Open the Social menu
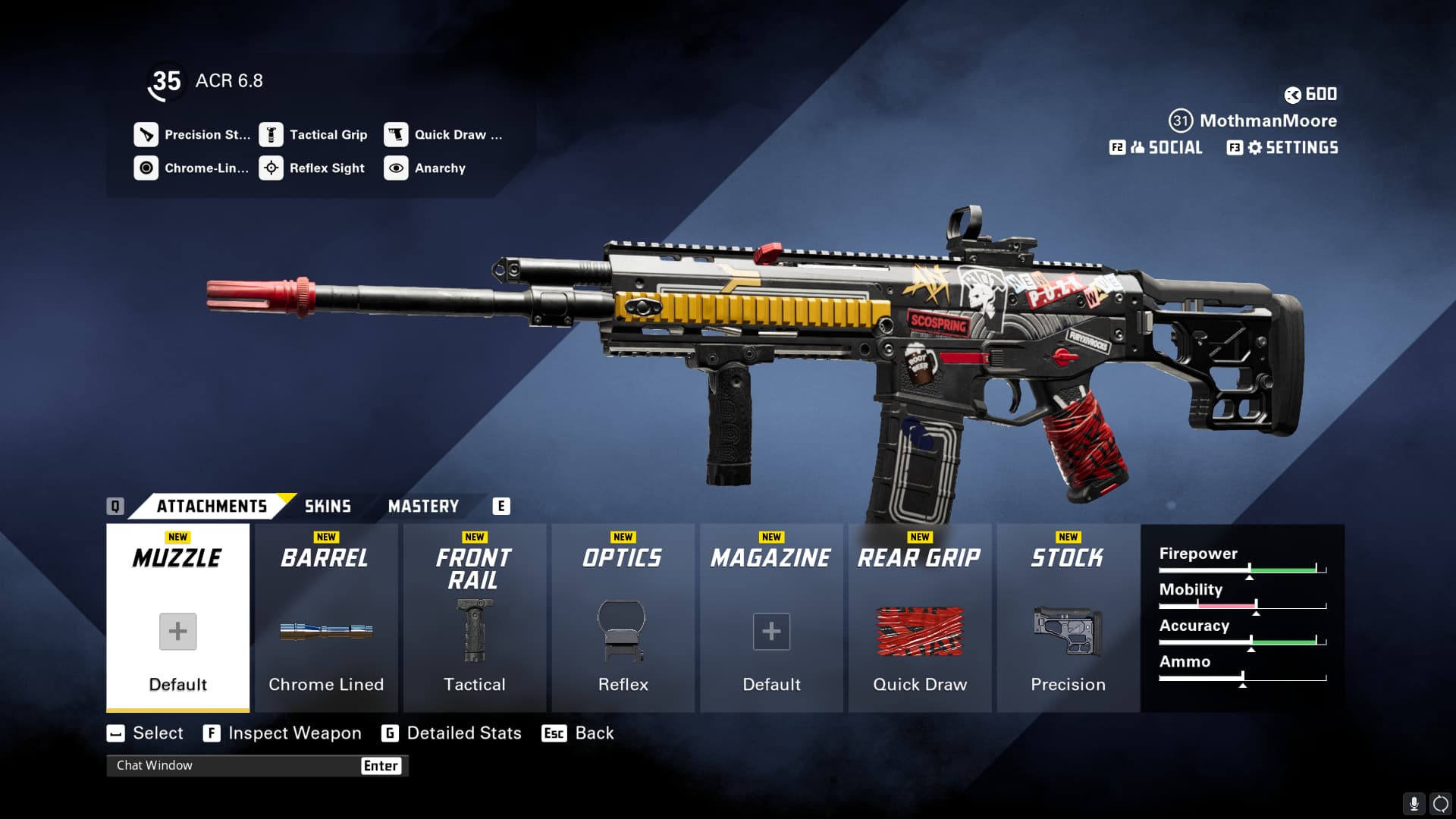 [1166, 148]
